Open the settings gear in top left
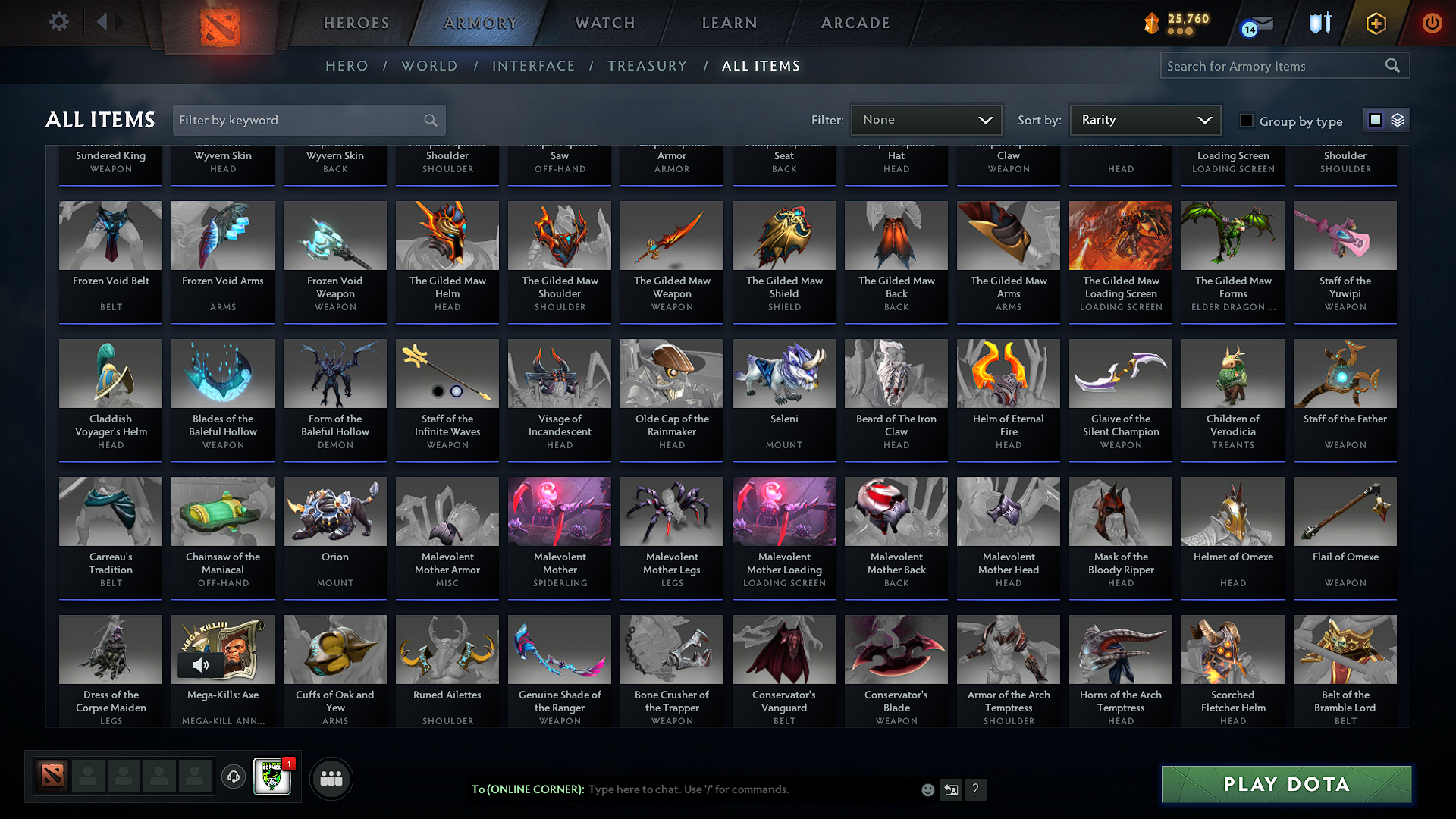 pos(58,22)
